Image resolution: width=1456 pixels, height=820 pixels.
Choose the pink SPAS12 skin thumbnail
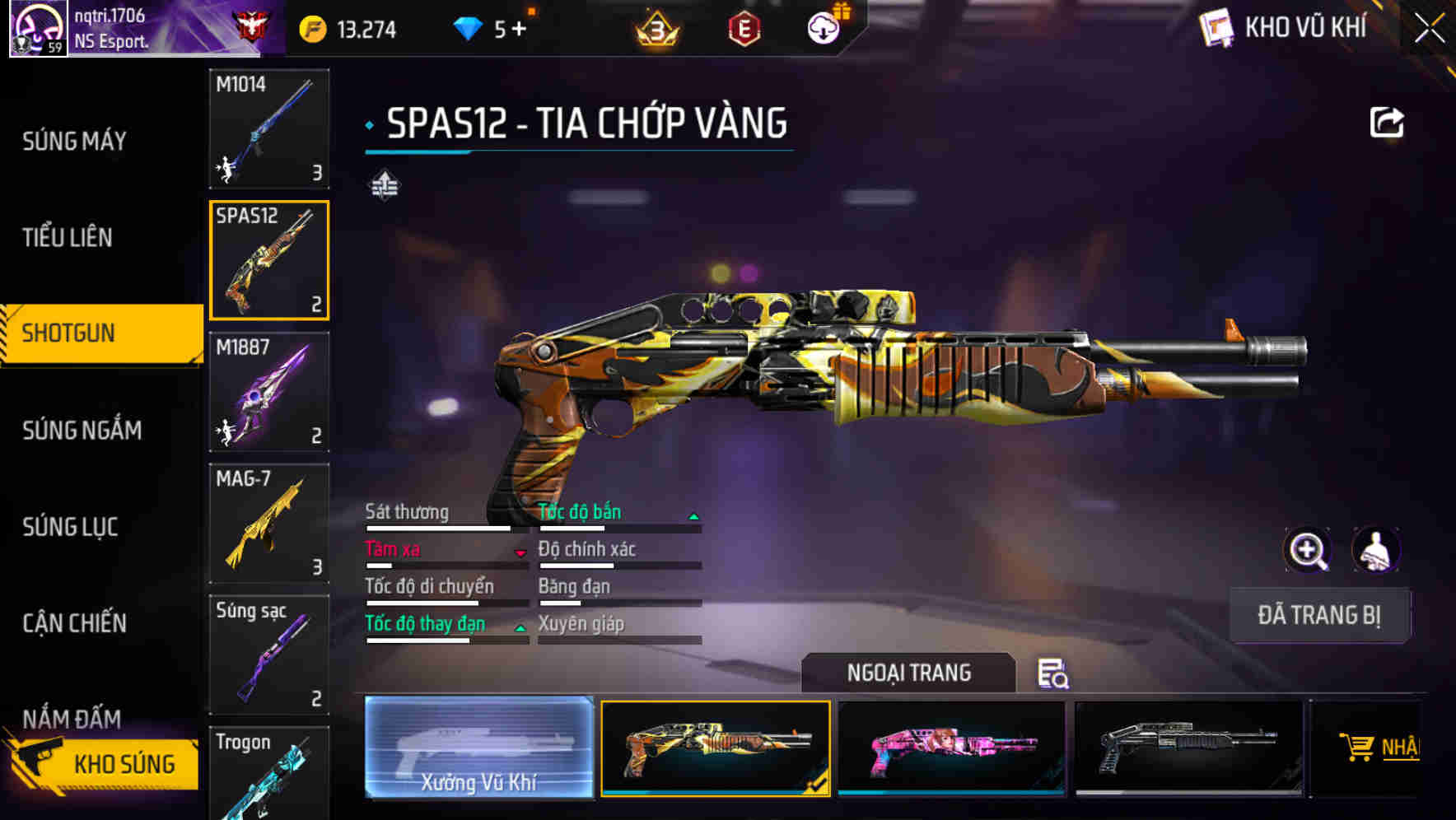click(951, 748)
